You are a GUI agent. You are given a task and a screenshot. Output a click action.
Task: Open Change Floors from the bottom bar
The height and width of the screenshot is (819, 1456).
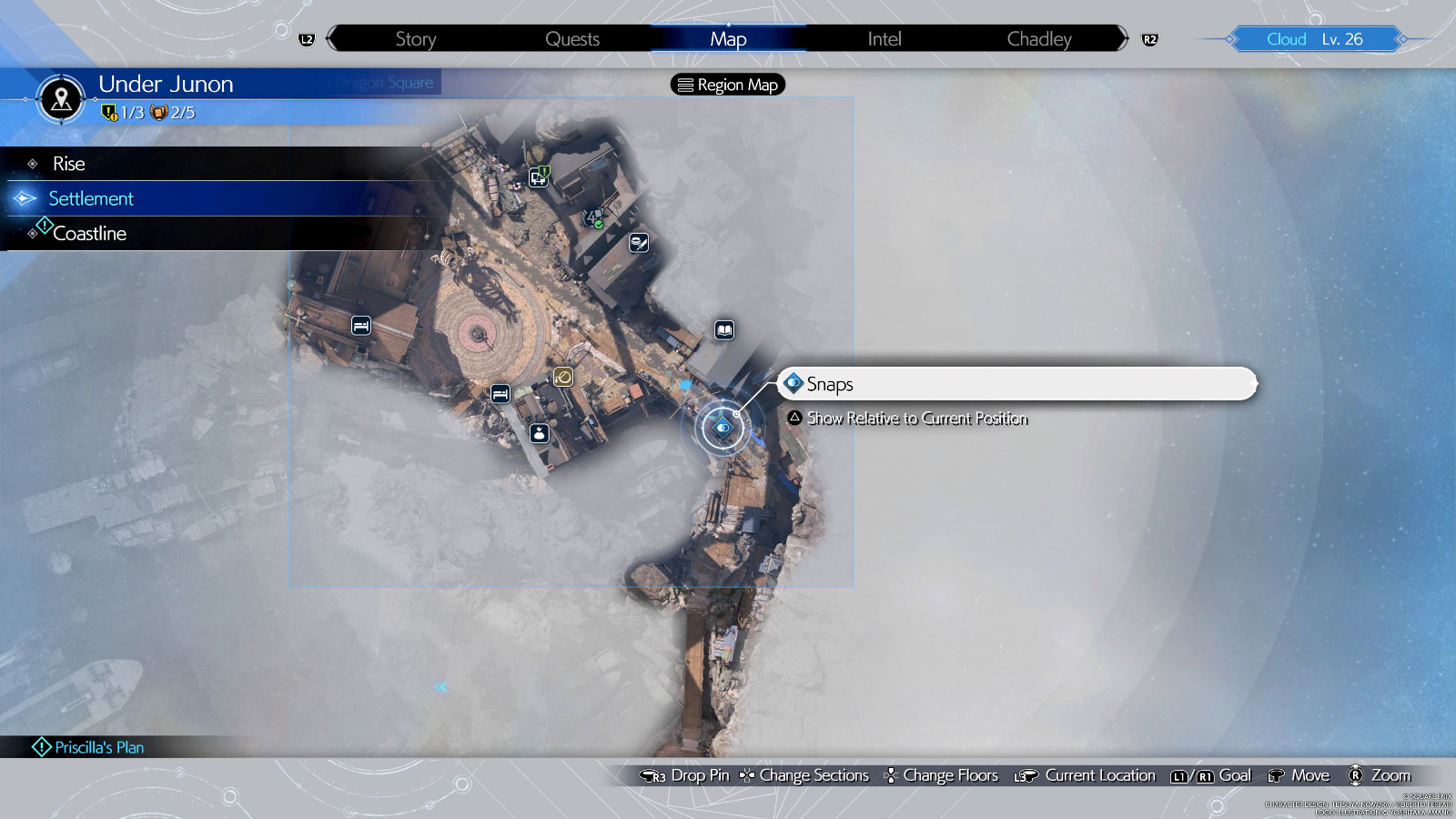click(x=950, y=775)
